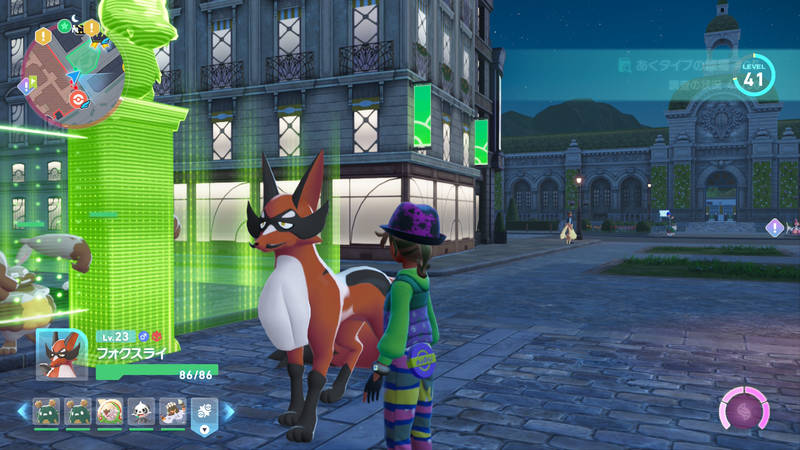Select the フォクスライ active Pokémon portrait

pos(63,354)
